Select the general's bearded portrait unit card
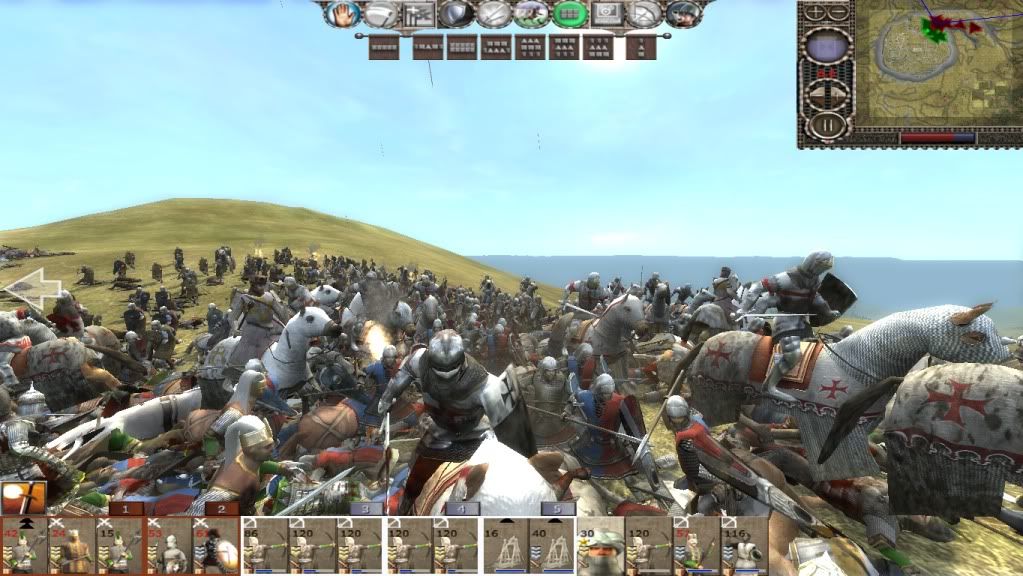Screen dimensions: 1023x576 pyautogui.click(x=600, y=546)
